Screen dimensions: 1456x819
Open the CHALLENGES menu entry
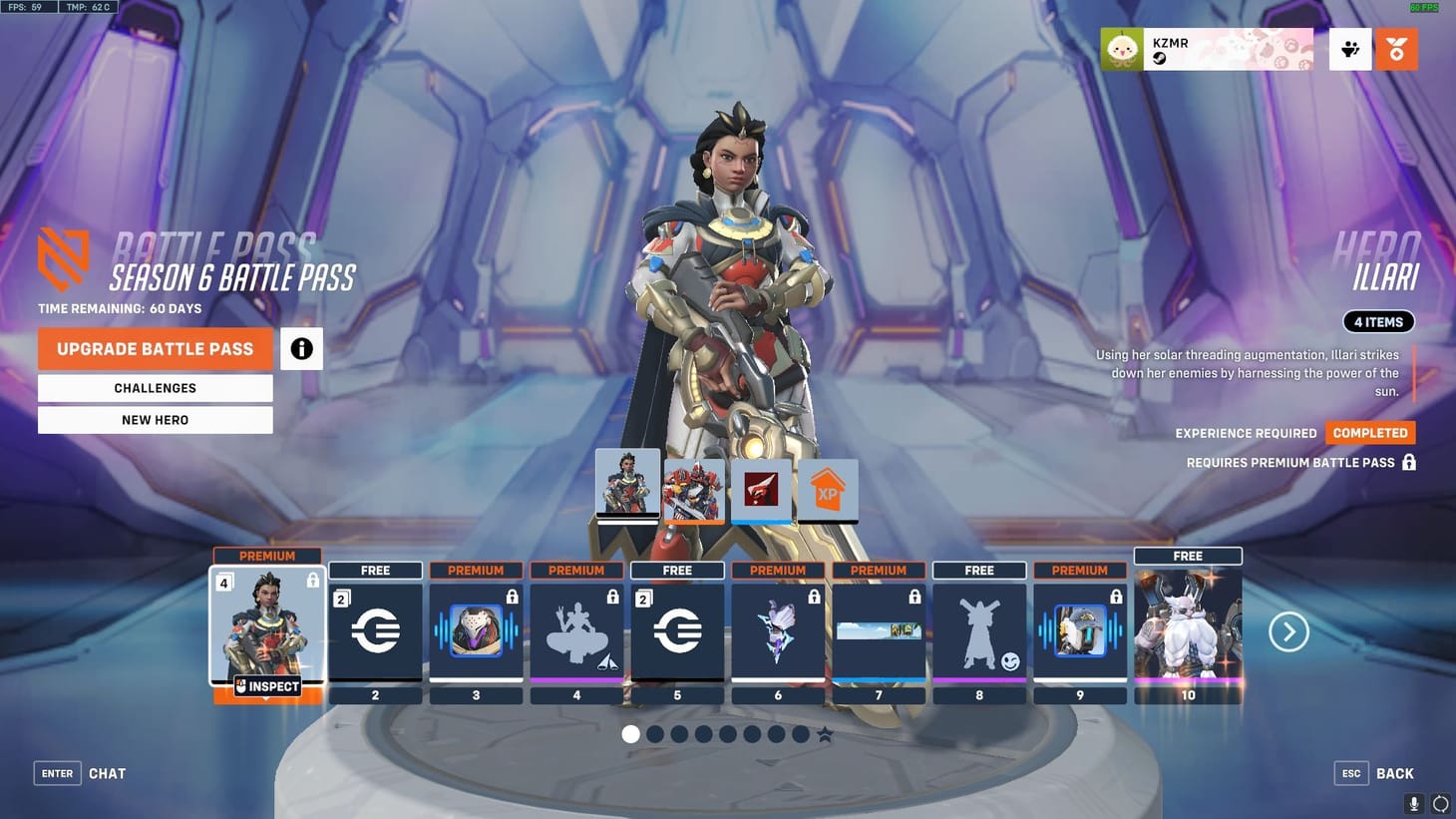point(155,388)
